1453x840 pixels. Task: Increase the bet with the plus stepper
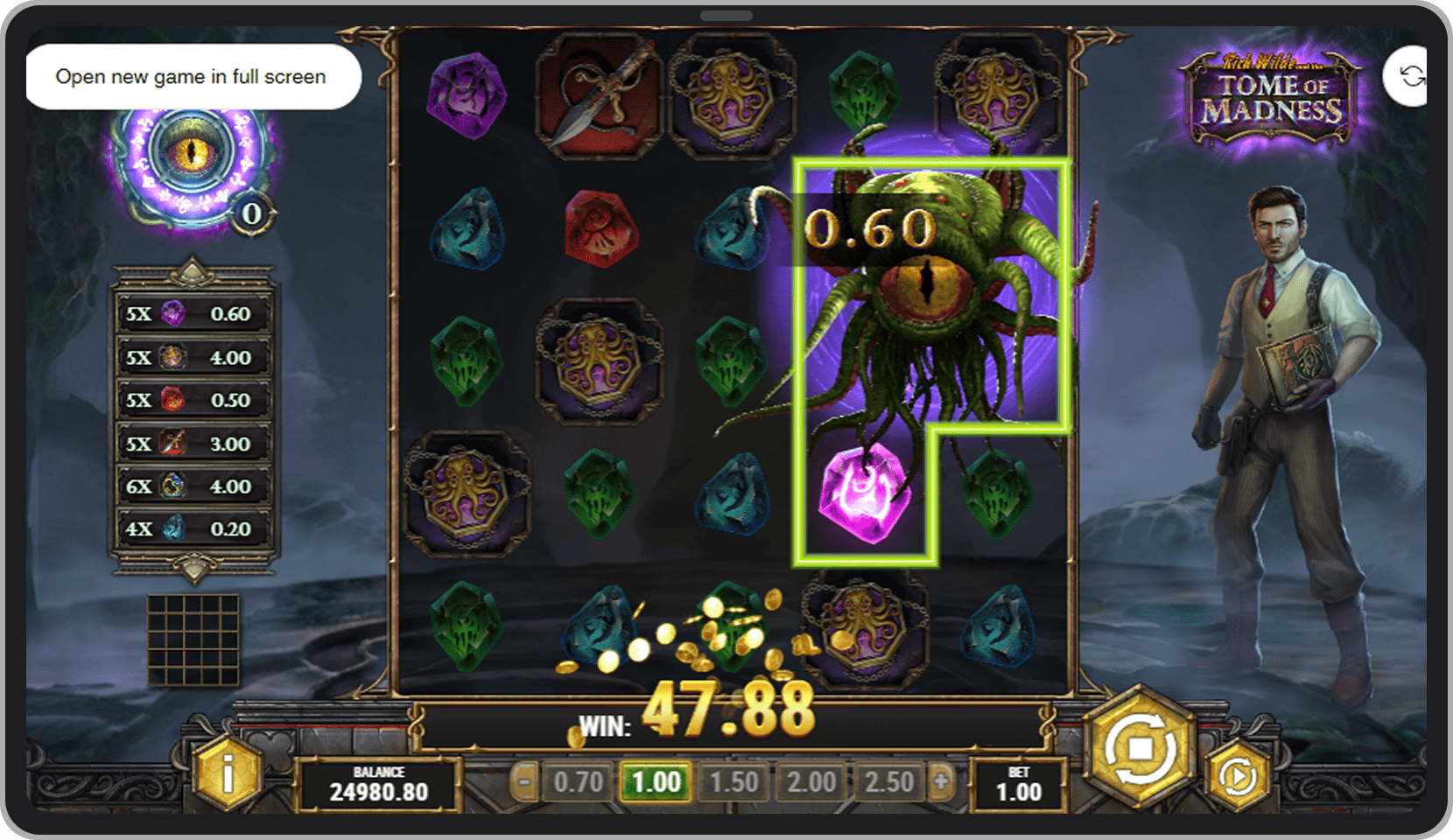coord(944,782)
